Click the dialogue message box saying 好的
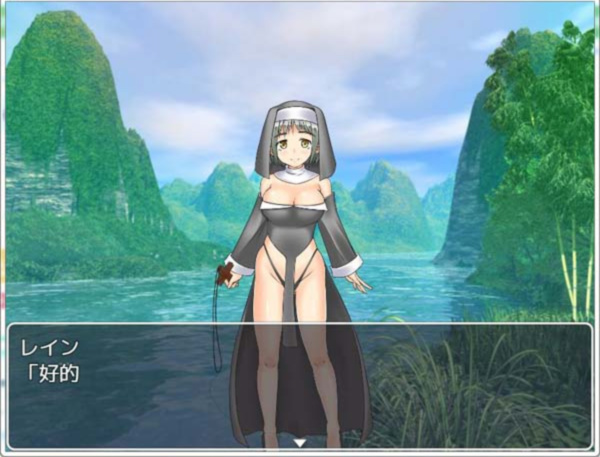The width and height of the screenshot is (600, 457). click(x=300, y=385)
